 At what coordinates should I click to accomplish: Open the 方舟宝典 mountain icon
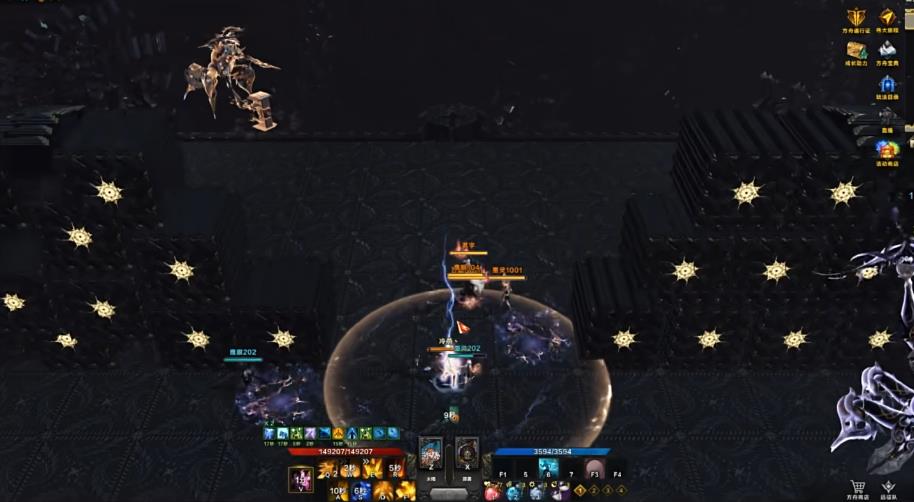point(886,50)
